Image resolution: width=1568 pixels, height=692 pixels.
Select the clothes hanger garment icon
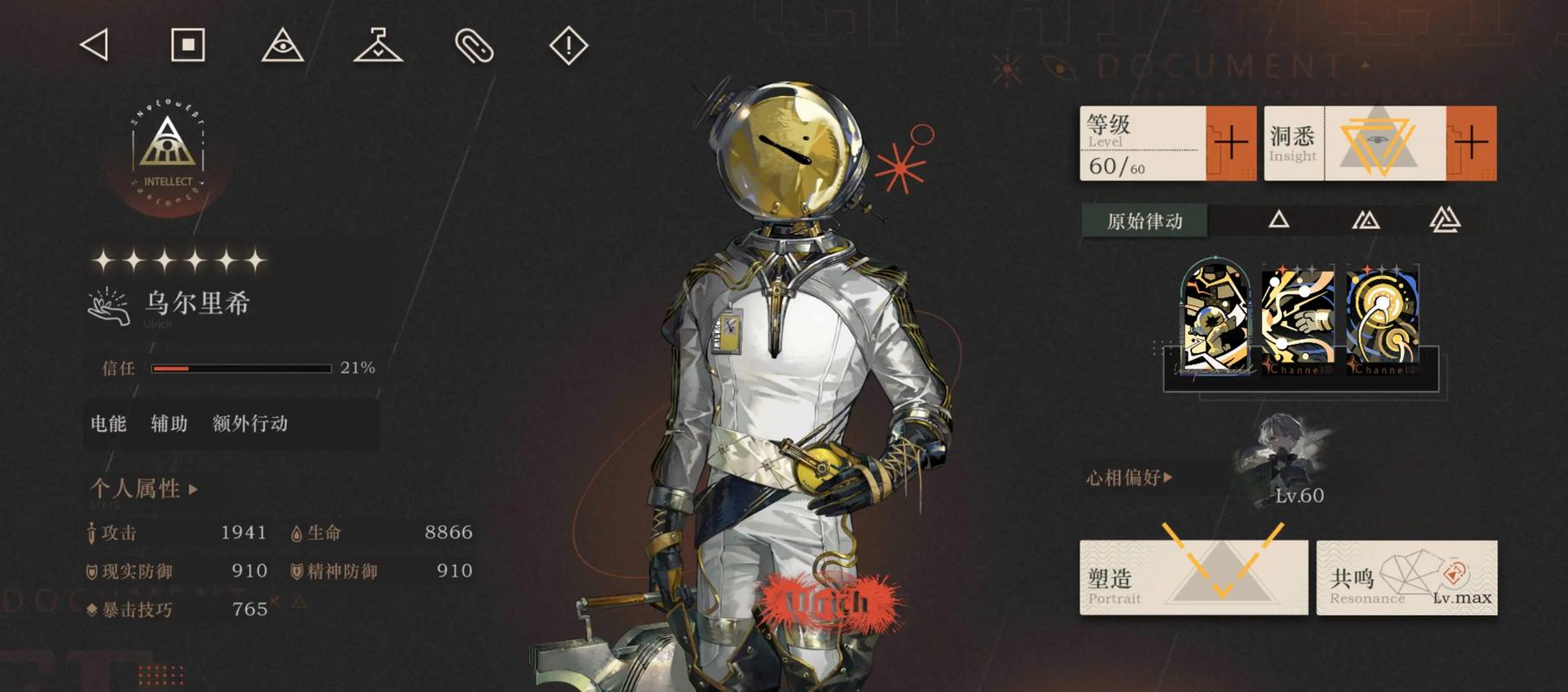click(378, 45)
